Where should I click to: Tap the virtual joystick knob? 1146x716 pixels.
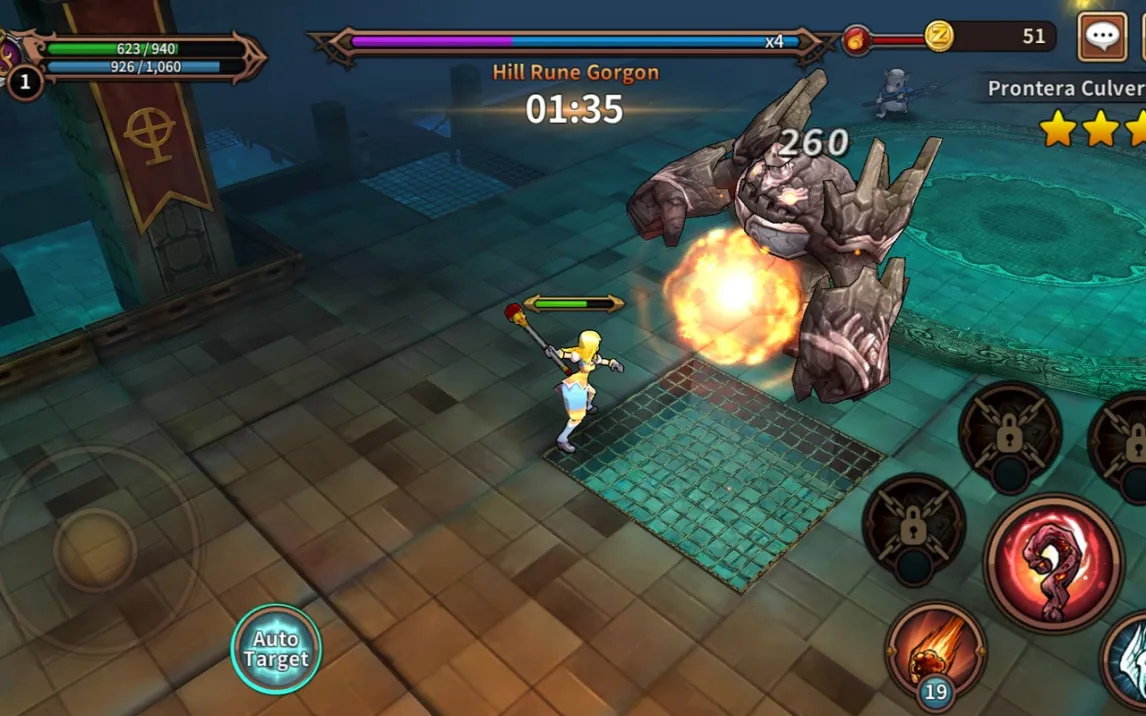95,548
